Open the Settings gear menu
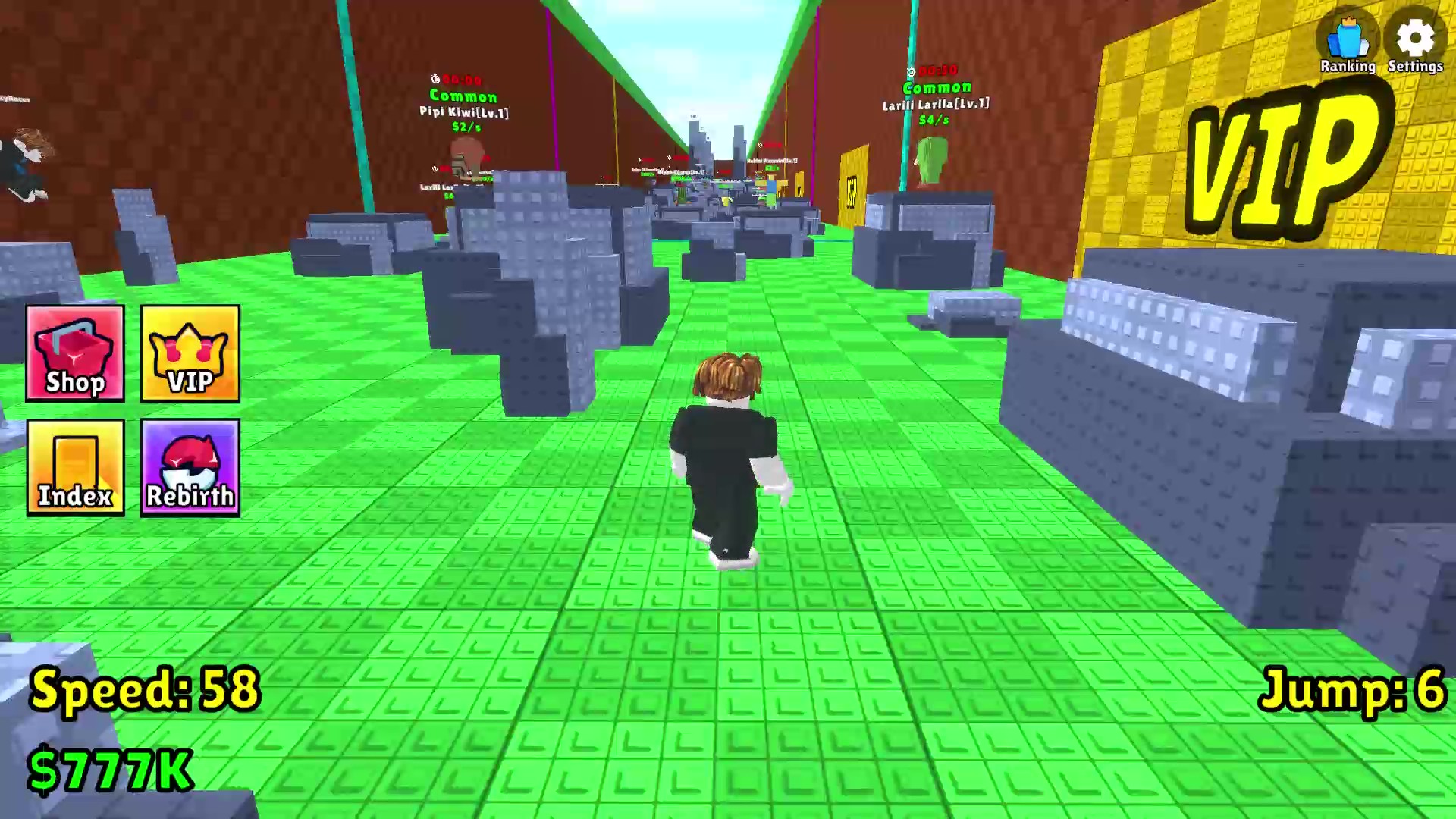The image size is (1456, 819). pos(1415,36)
